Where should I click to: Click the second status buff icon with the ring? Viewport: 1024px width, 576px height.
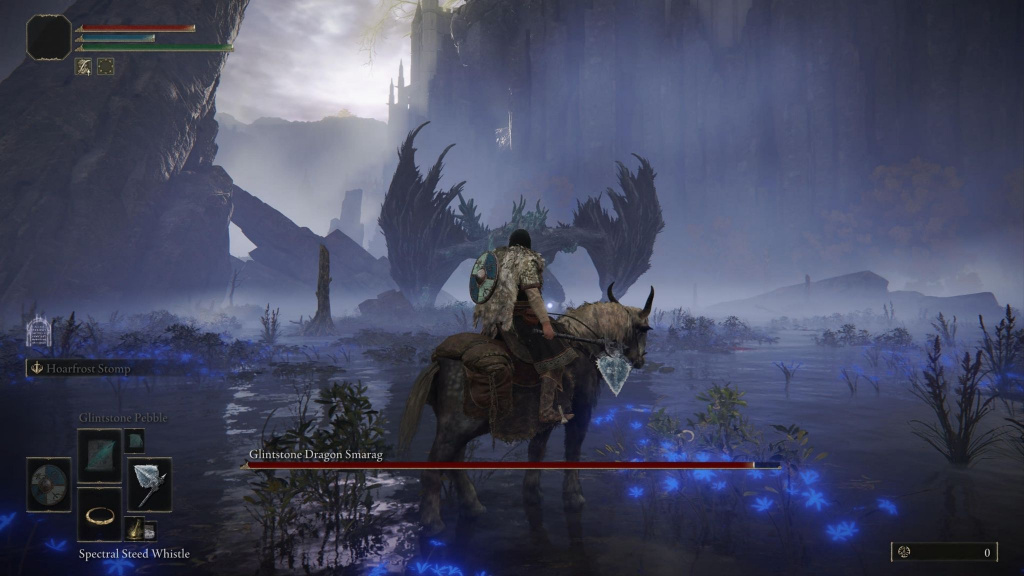coord(105,67)
